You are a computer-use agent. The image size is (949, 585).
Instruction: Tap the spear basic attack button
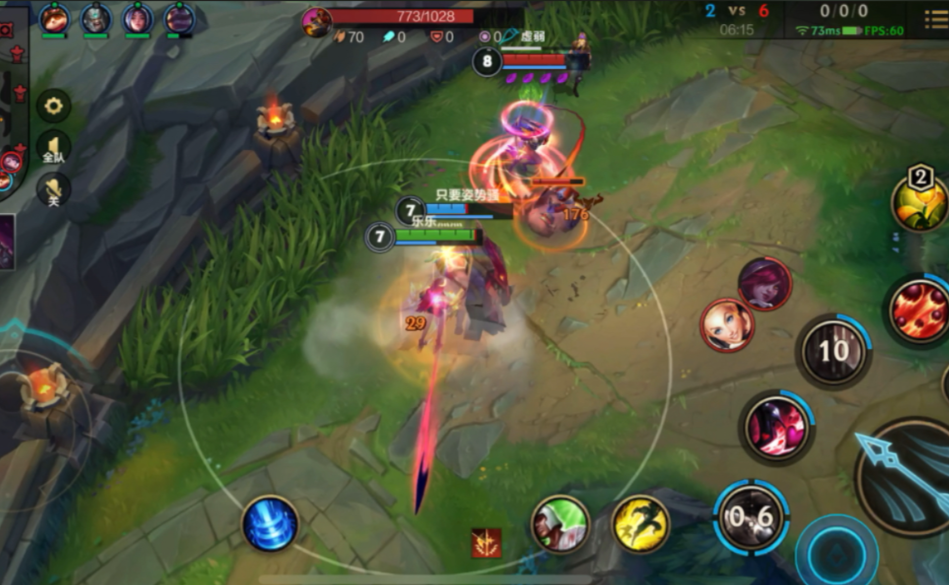click(905, 477)
